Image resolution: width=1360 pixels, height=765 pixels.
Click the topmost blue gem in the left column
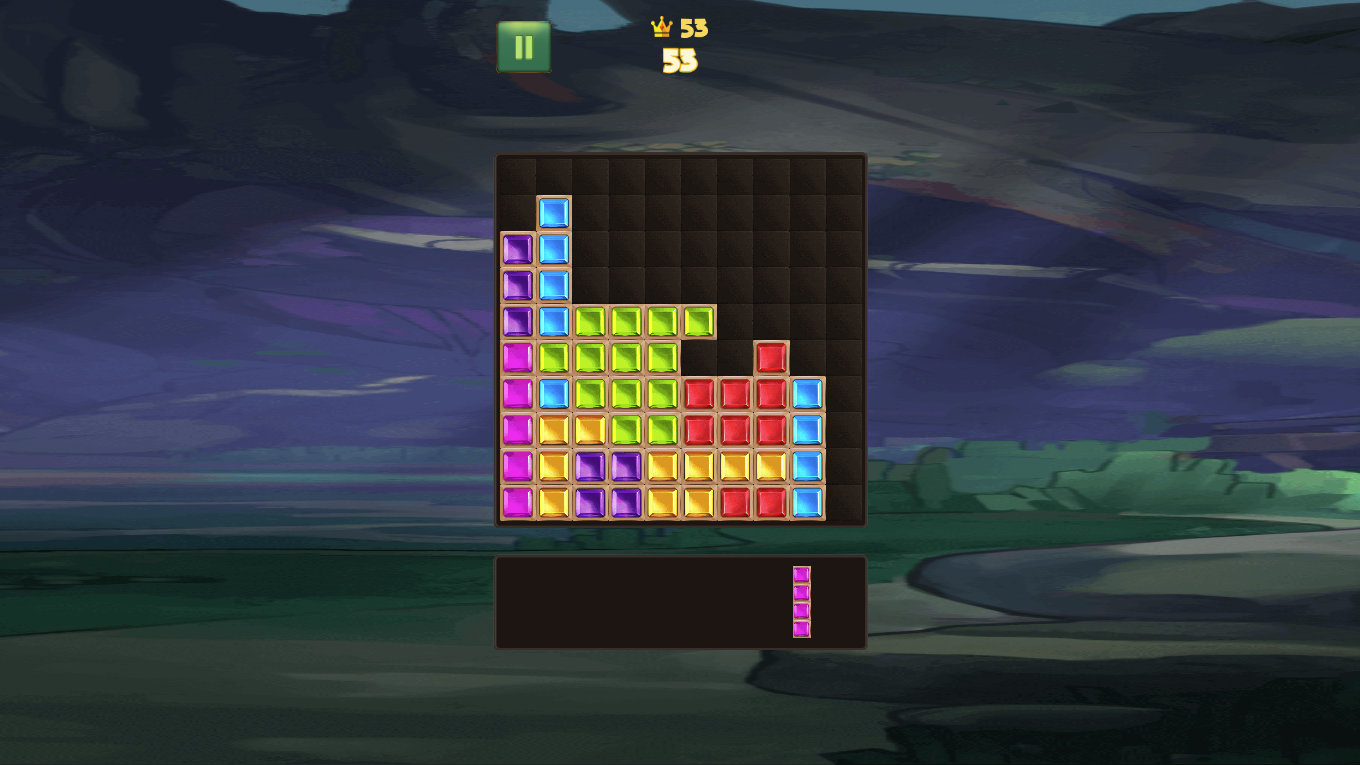coord(553,212)
